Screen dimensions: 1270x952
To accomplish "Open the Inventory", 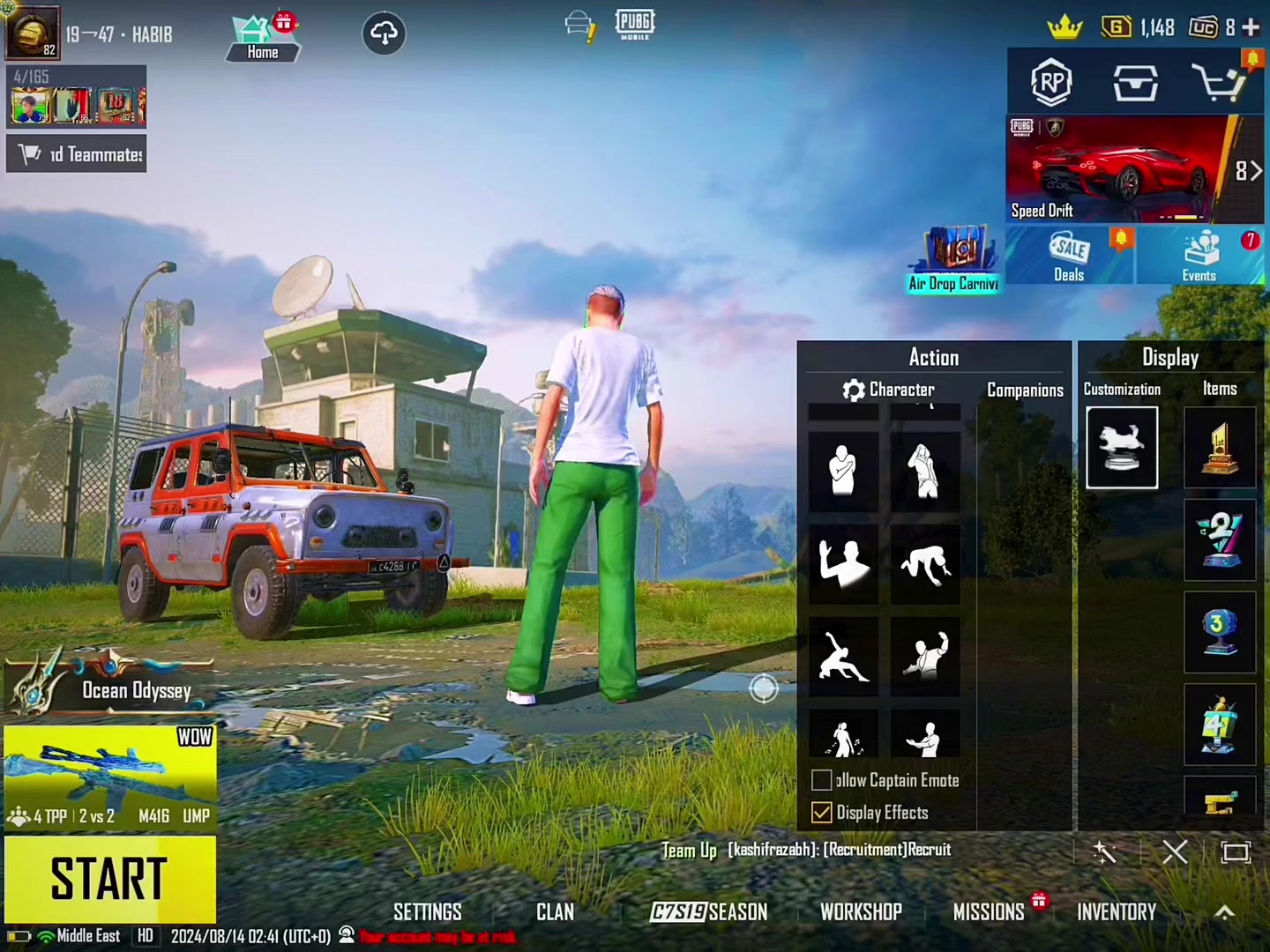I will (1116, 911).
